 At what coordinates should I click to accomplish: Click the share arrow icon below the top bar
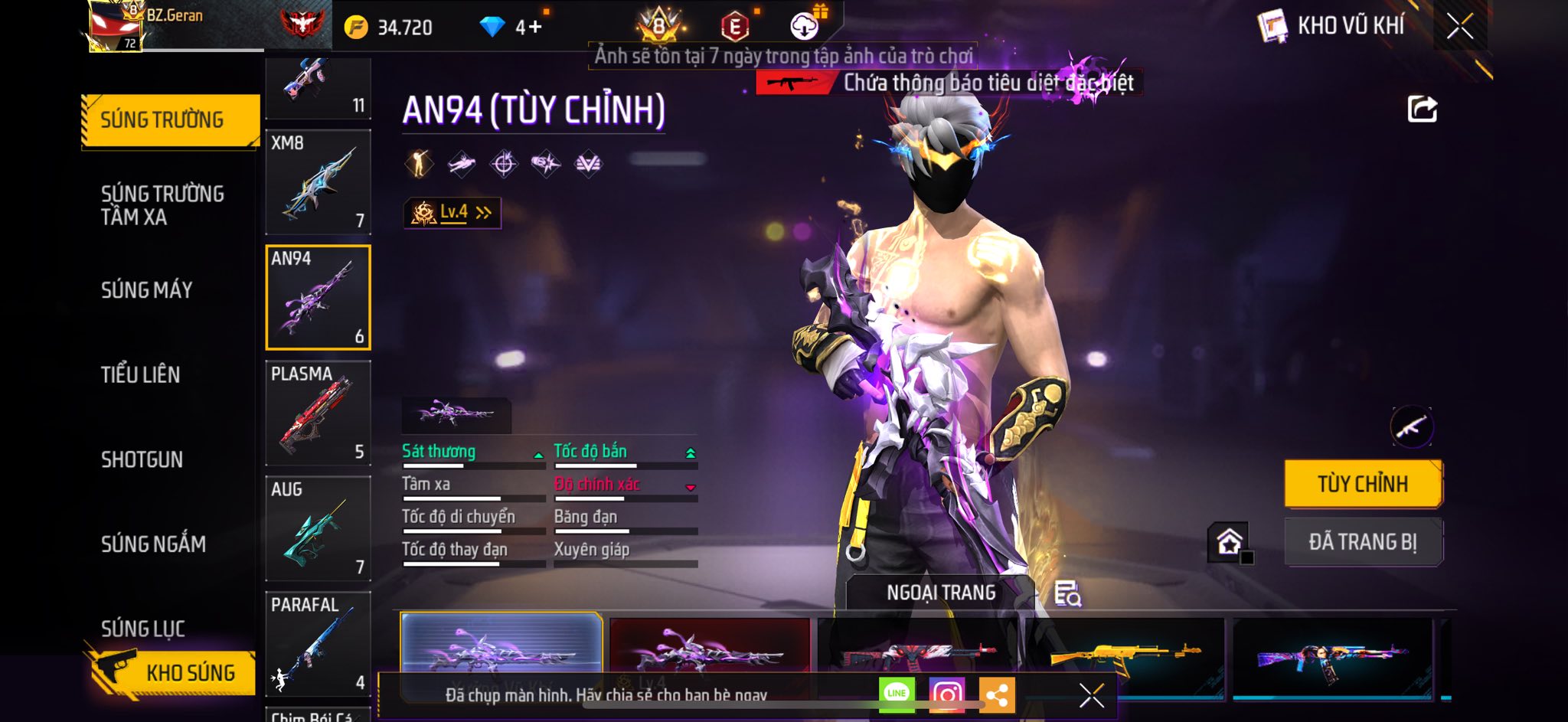point(1422,109)
